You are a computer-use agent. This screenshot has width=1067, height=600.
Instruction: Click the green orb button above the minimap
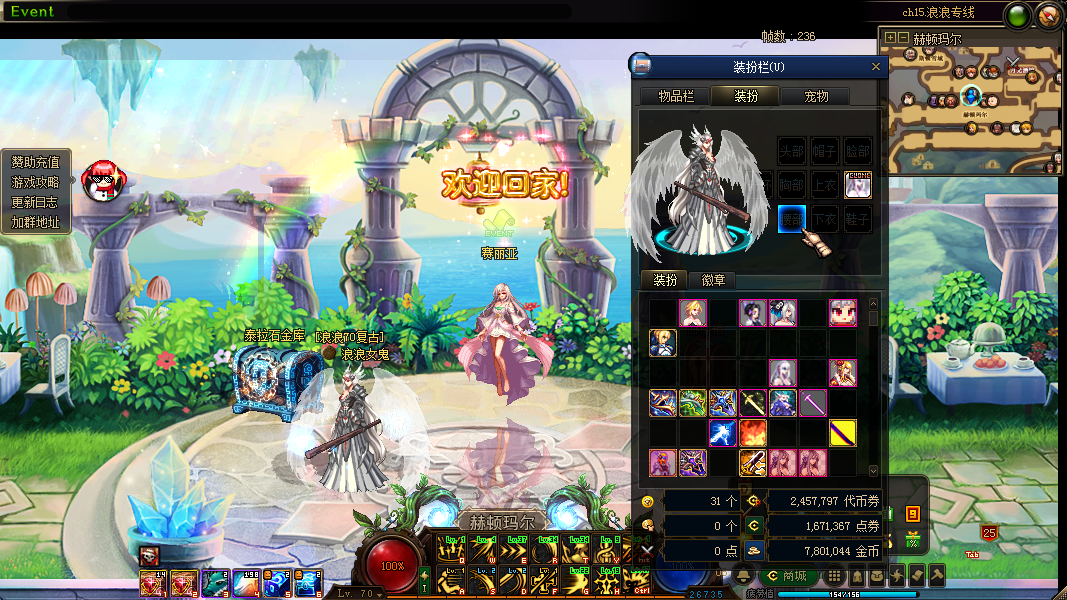pos(1018,15)
